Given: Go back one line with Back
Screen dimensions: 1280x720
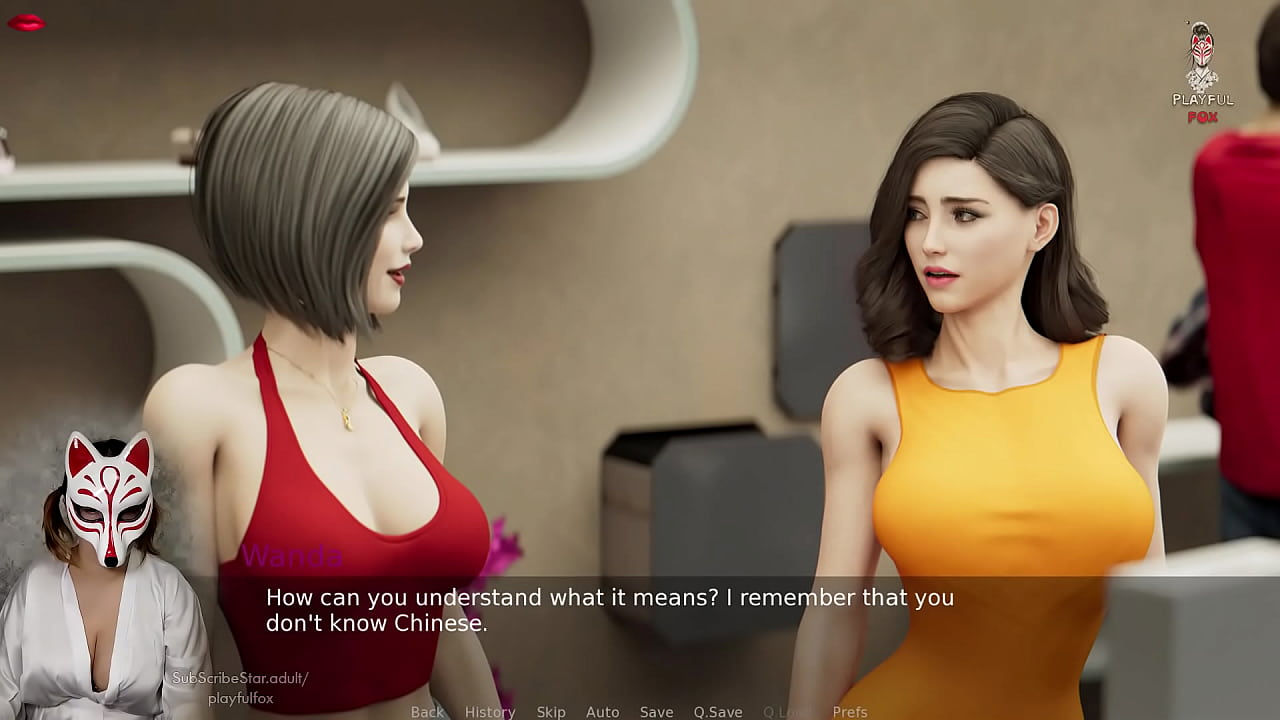Looking at the screenshot, I should [x=427, y=712].
